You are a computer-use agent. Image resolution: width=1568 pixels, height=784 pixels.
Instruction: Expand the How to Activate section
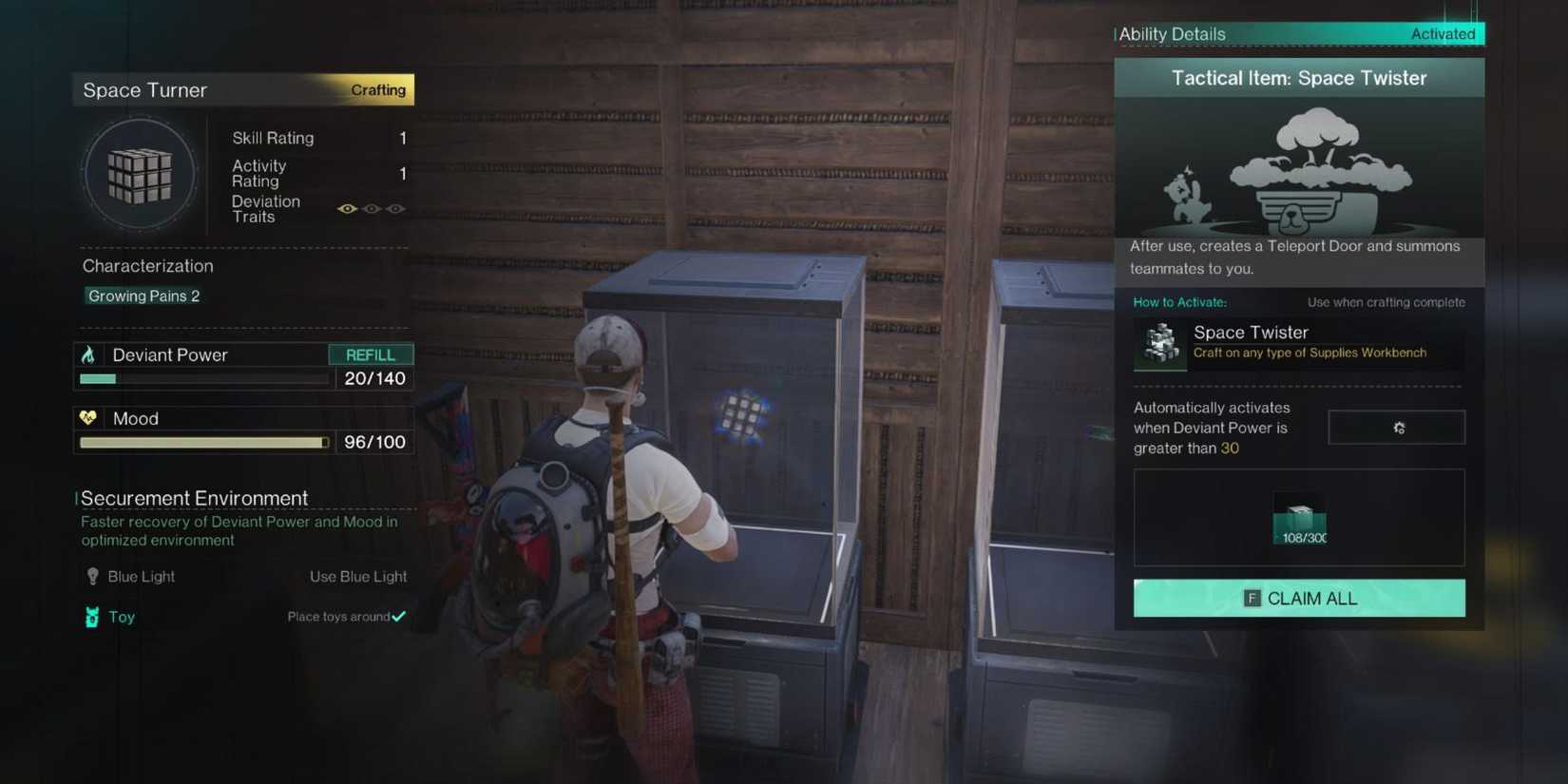click(1179, 301)
